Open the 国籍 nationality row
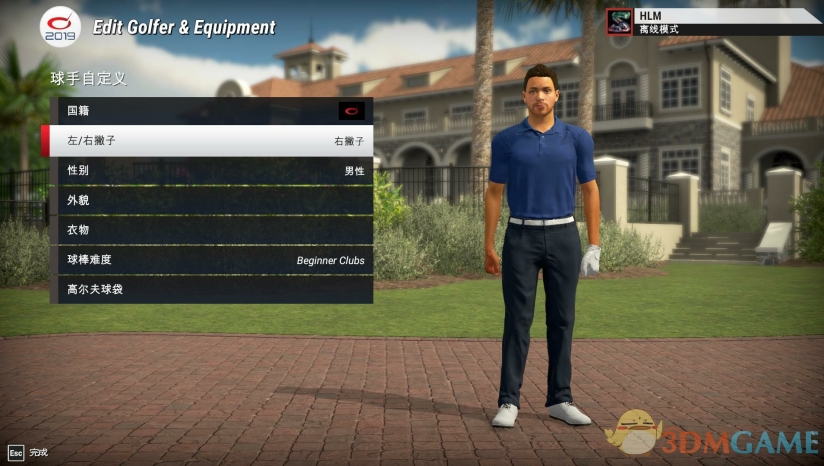Screen dimensions: 824x466 pos(210,111)
